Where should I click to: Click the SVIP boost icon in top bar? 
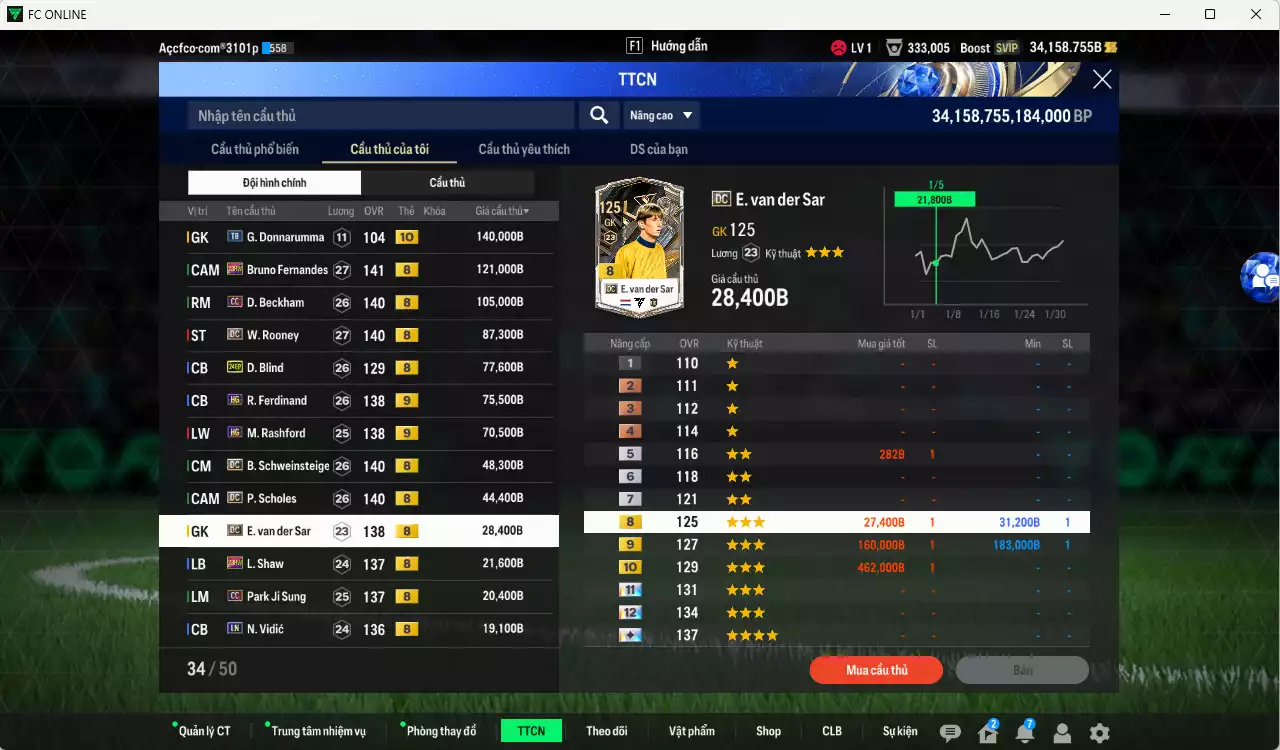point(1007,46)
